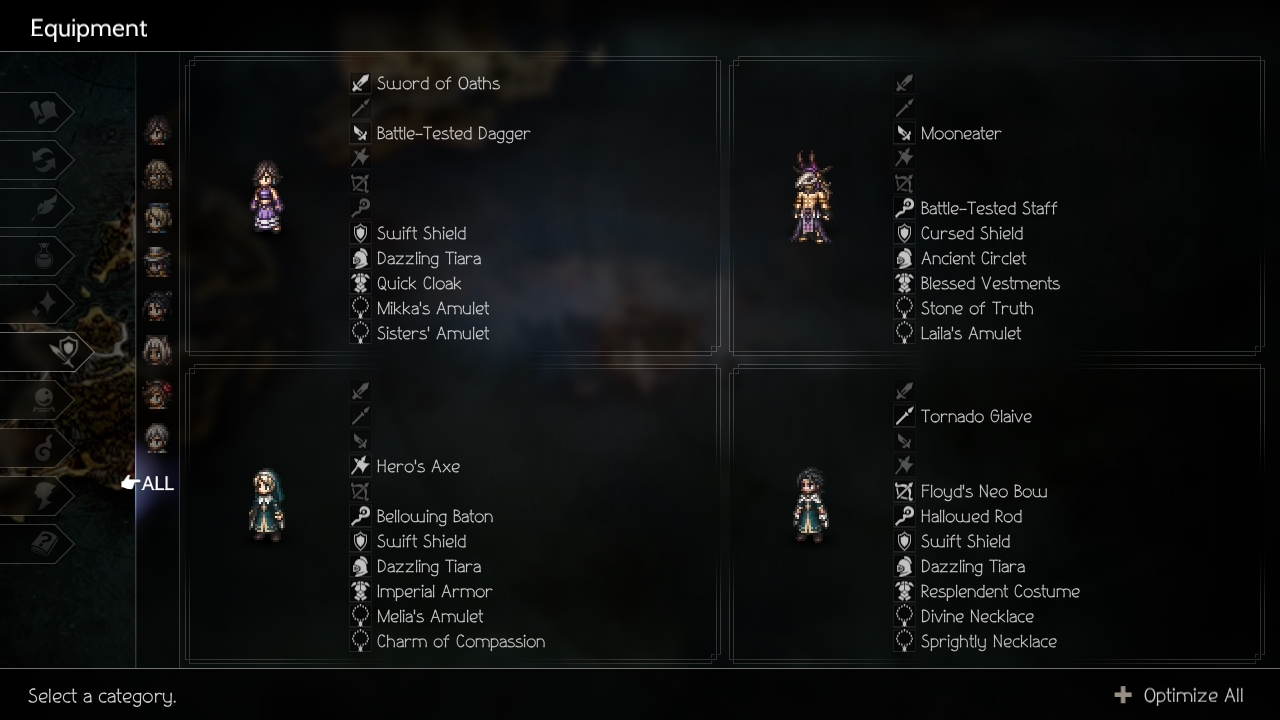Screen dimensions: 1280x720
Task: Choose the Resplendent Costume armor slot
Action: pos(999,592)
